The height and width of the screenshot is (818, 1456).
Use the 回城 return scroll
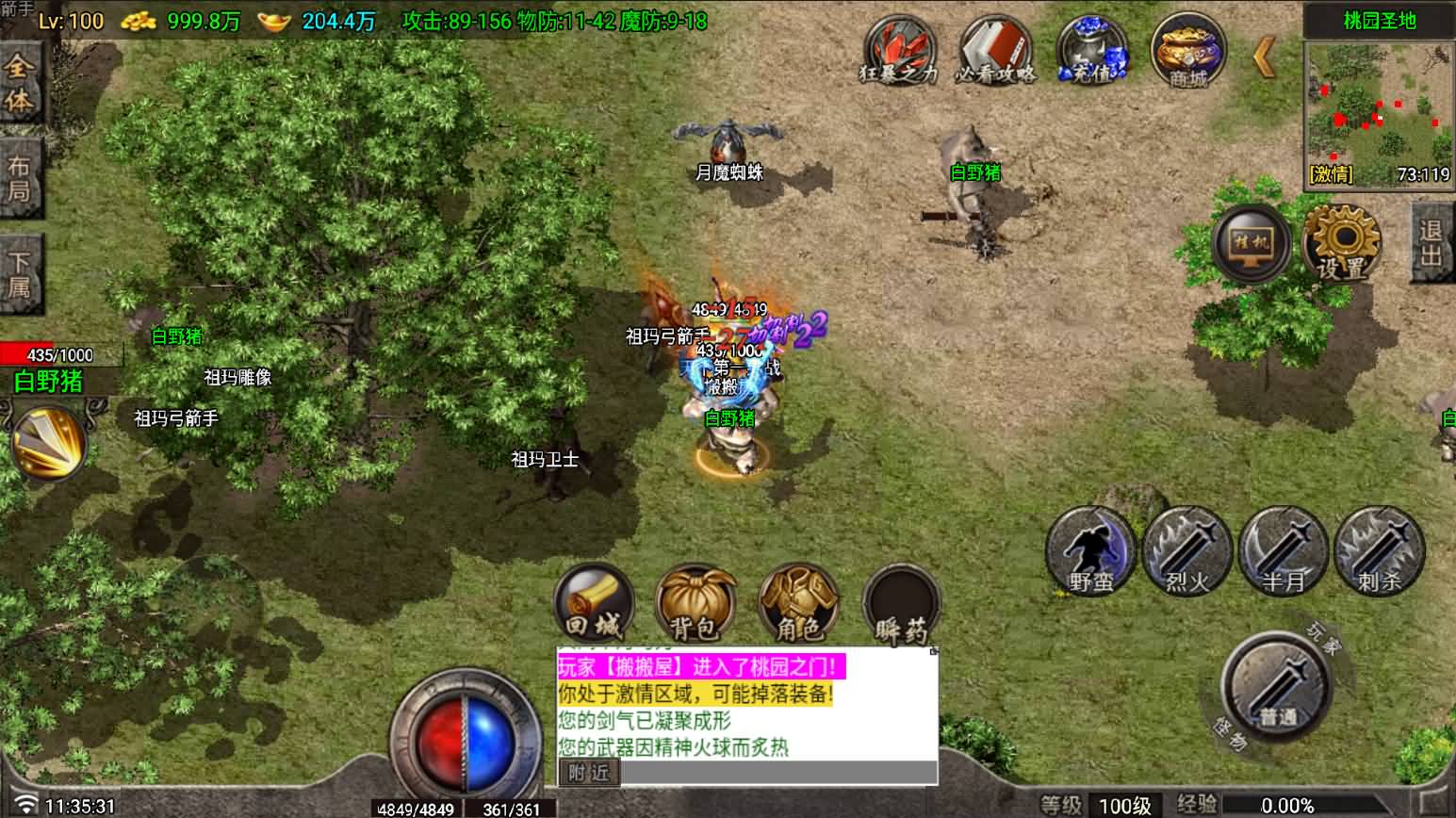(594, 603)
